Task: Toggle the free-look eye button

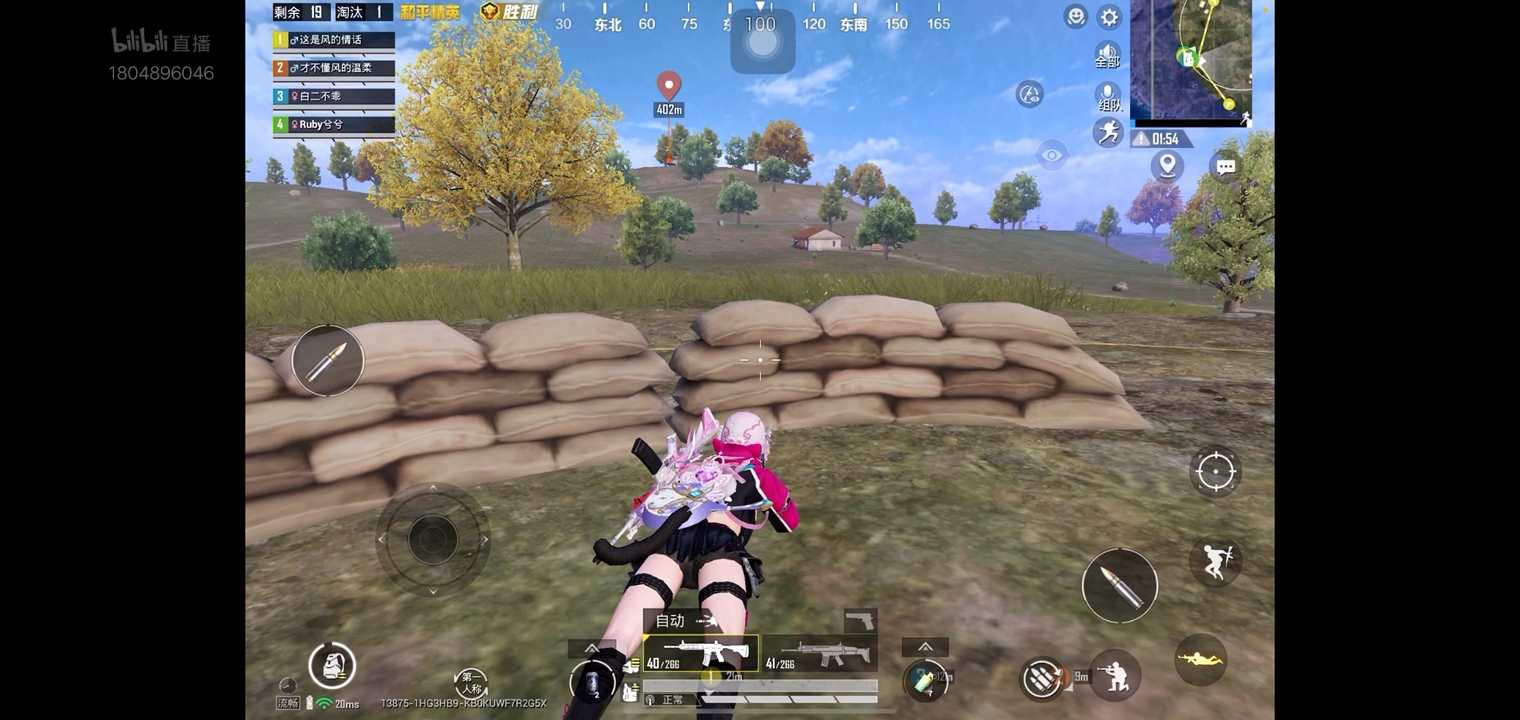Action: pos(1051,155)
